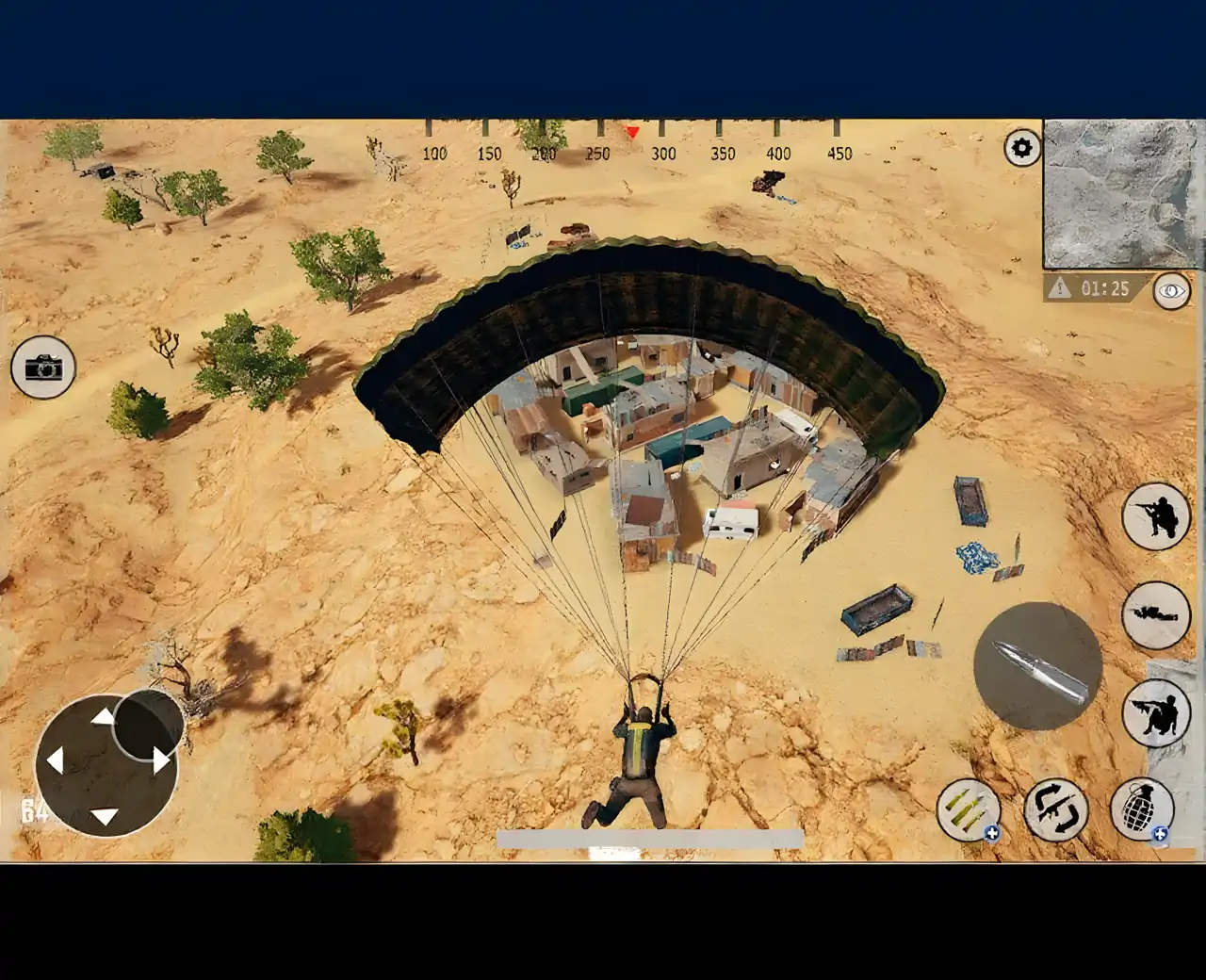Swap weapons with the rifle arrows button
This screenshot has width=1206, height=980.
(1055, 808)
